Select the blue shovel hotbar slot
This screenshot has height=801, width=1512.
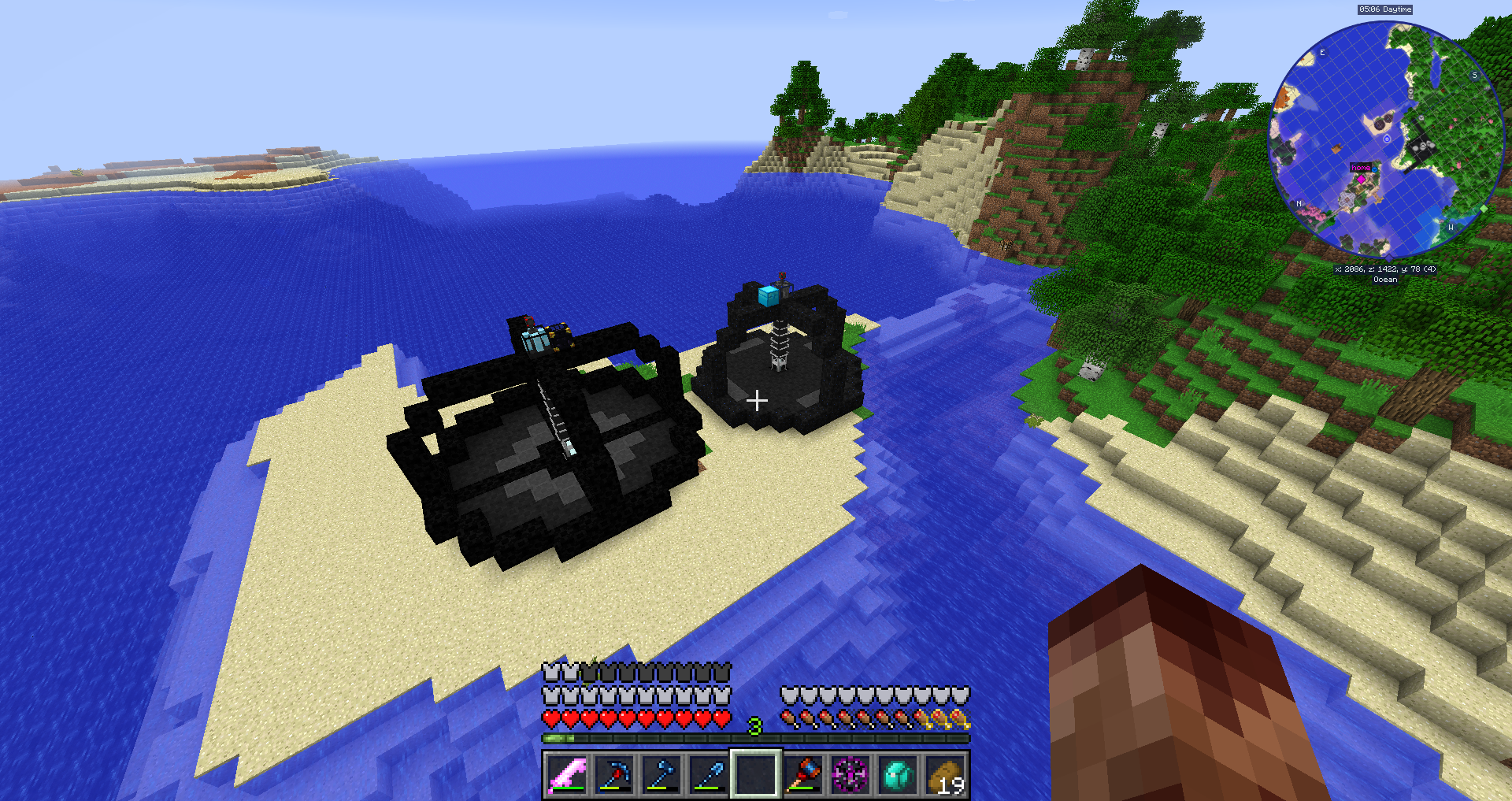tap(709, 774)
